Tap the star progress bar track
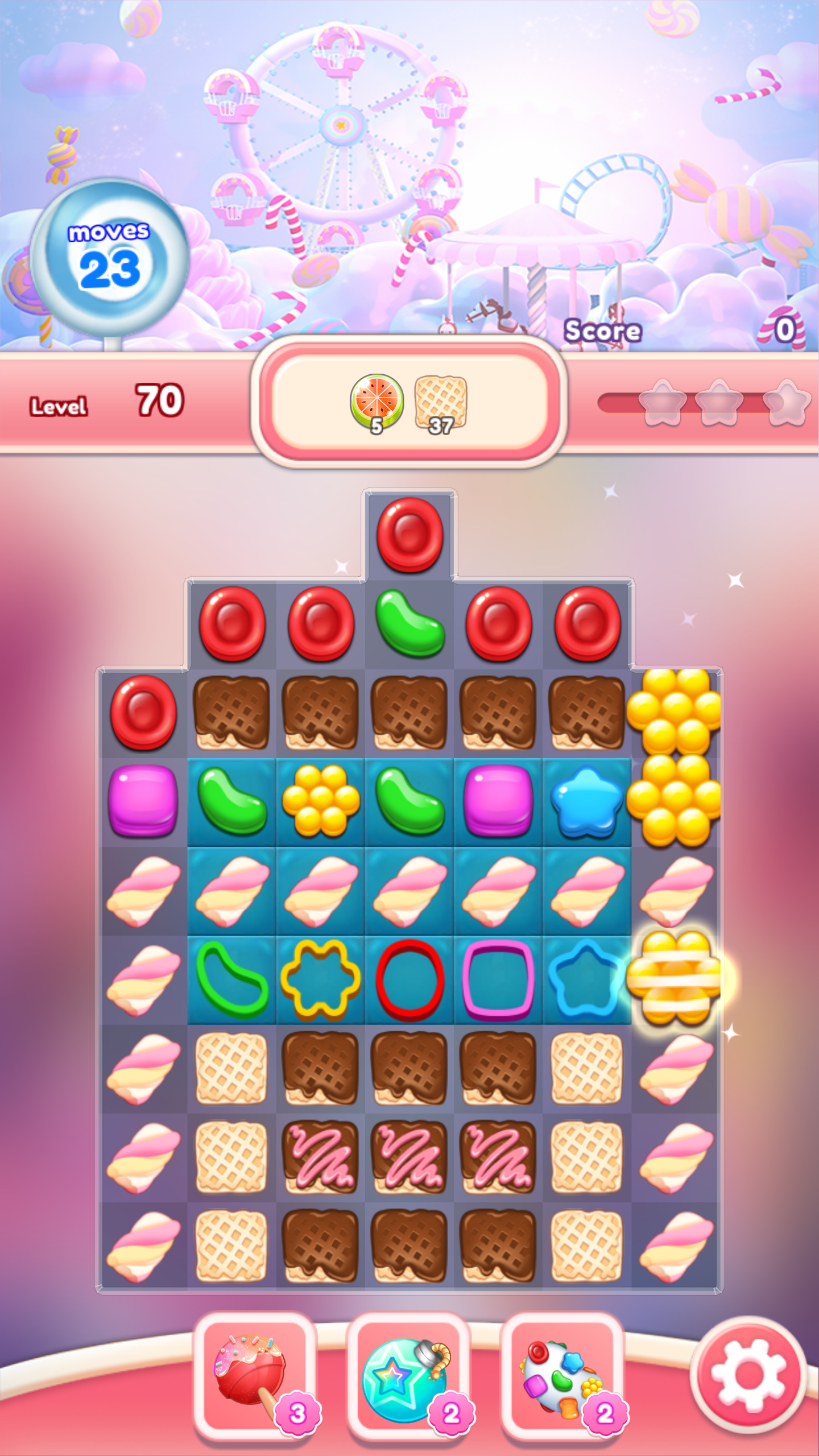819x1456 pixels. [x=620, y=401]
